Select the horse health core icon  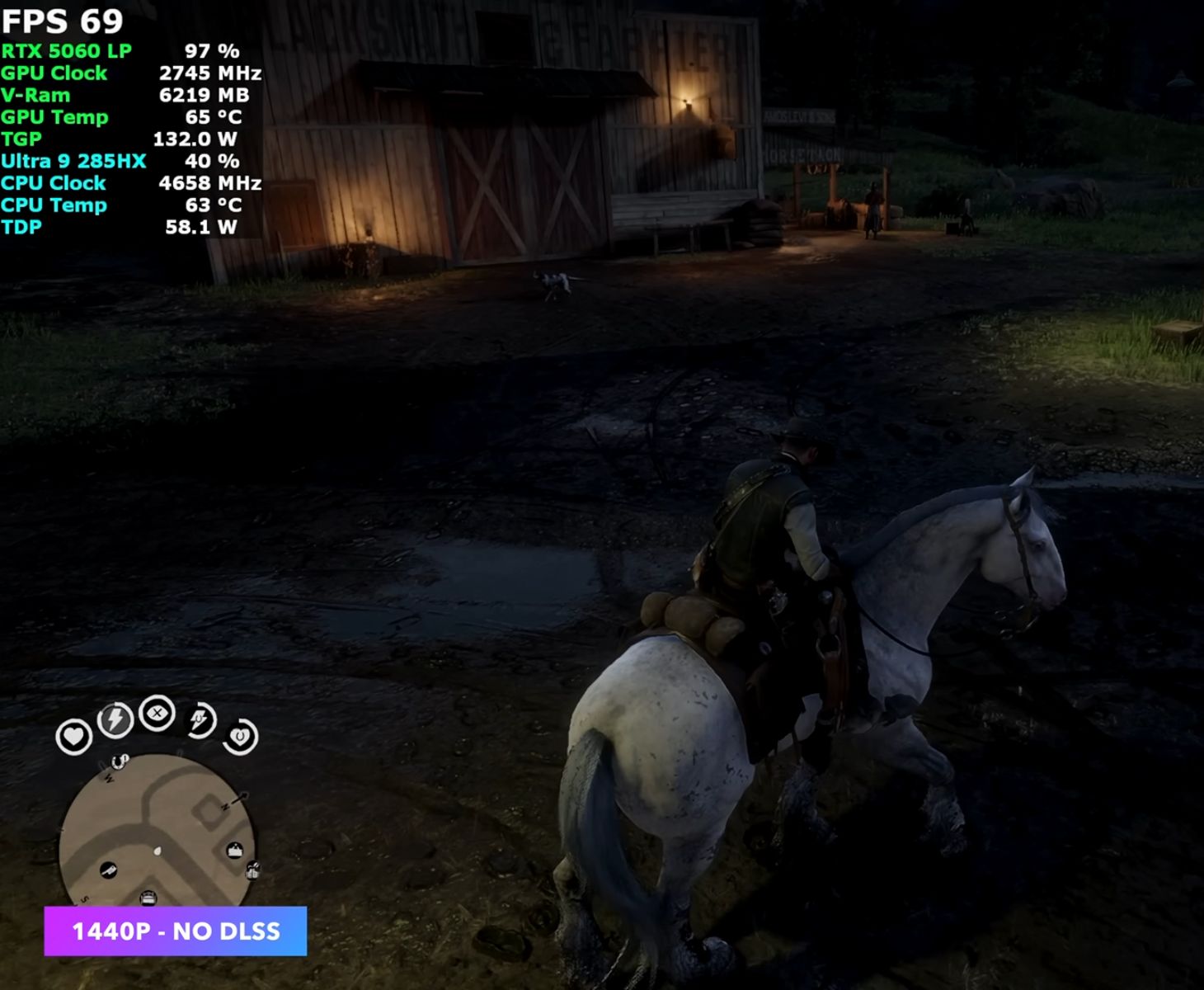coord(240,736)
